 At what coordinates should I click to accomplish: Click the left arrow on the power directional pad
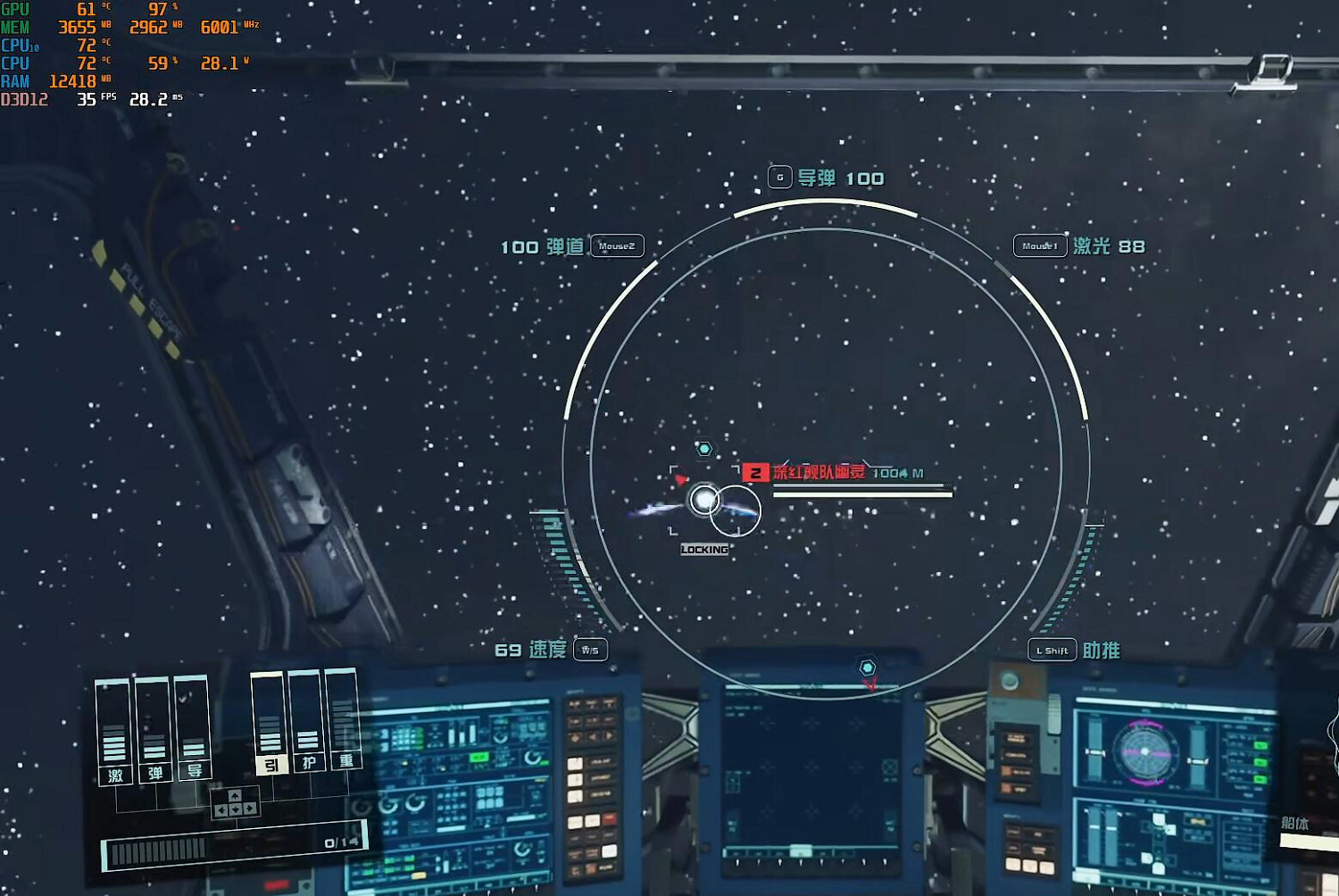tap(220, 809)
